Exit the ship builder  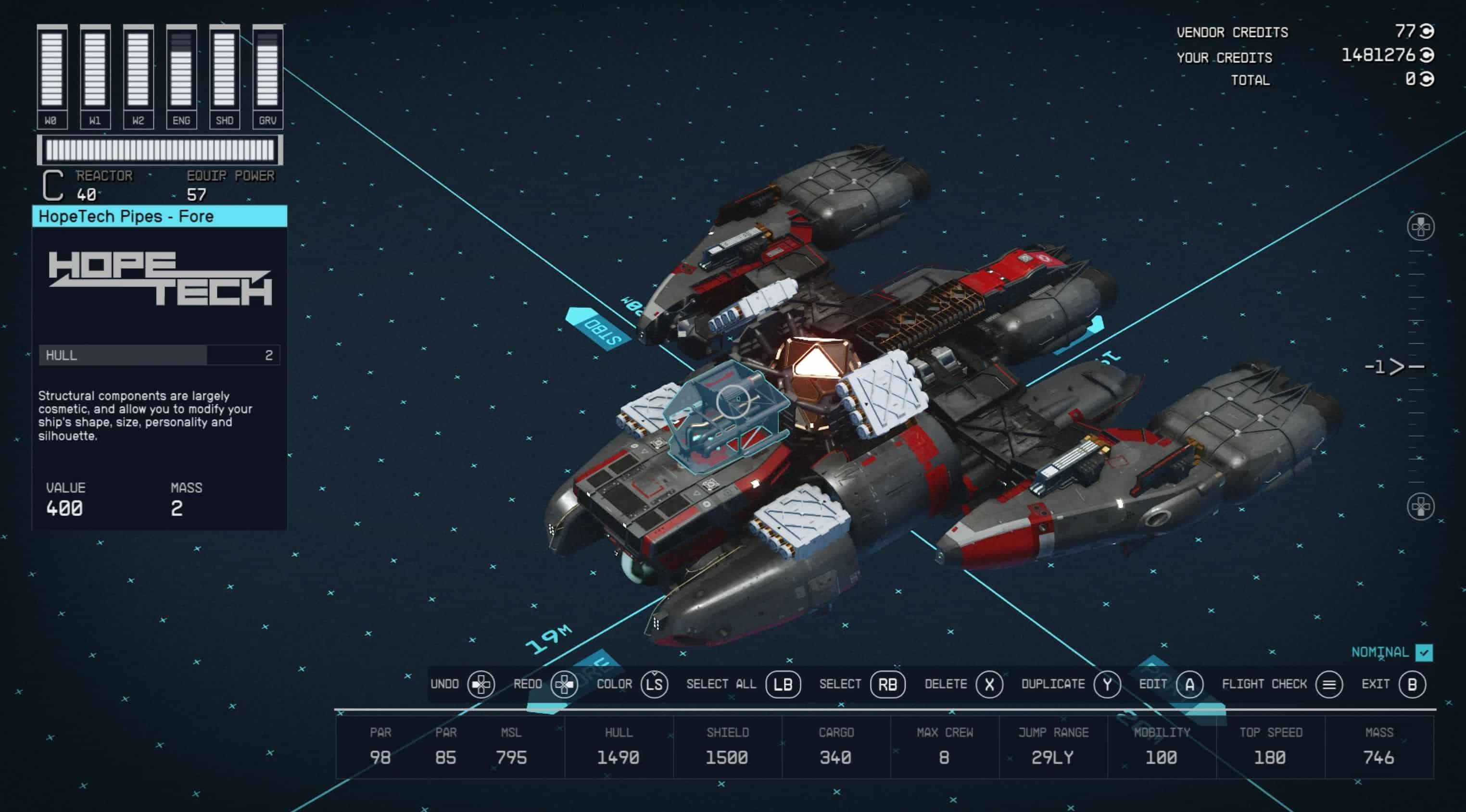[x=1411, y=684]
